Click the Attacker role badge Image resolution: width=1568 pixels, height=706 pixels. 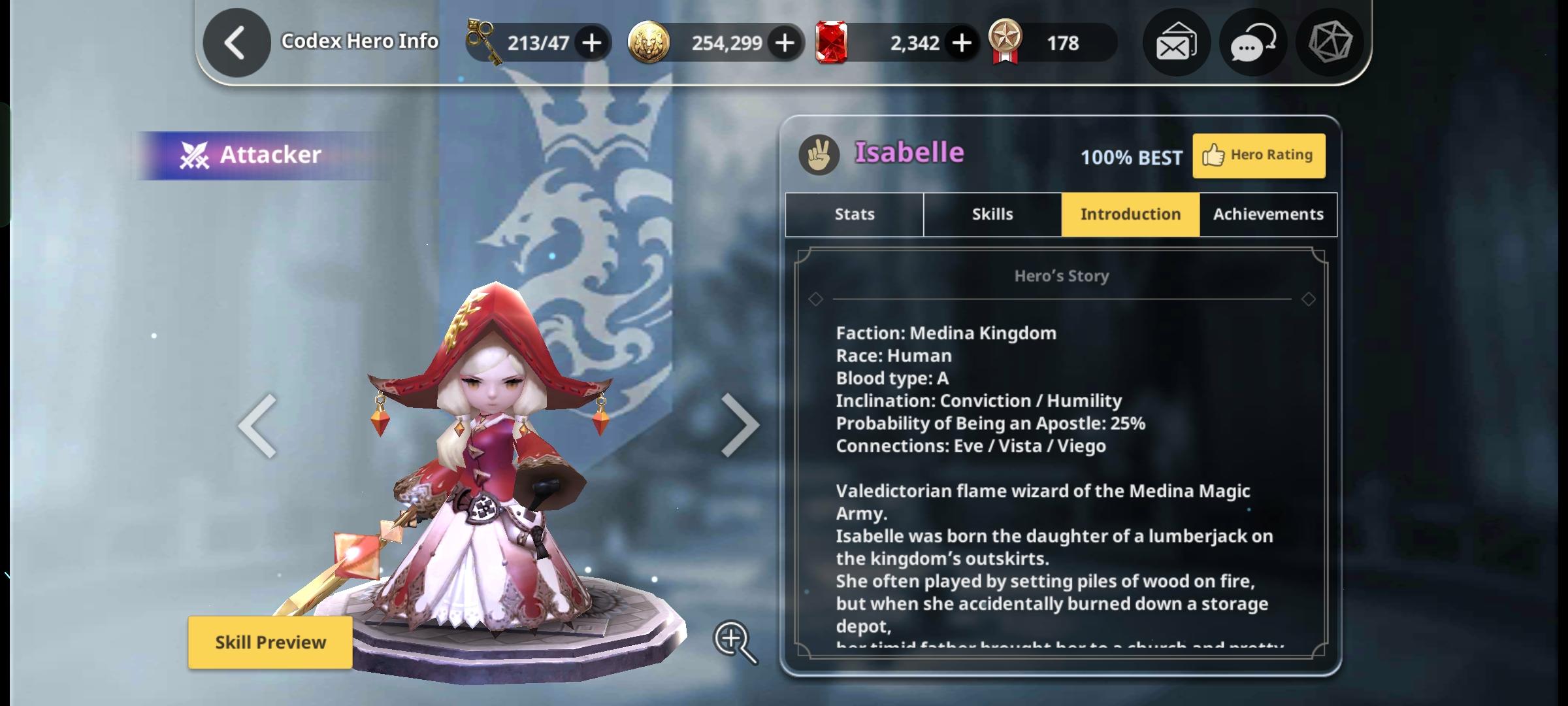point(253,154)
